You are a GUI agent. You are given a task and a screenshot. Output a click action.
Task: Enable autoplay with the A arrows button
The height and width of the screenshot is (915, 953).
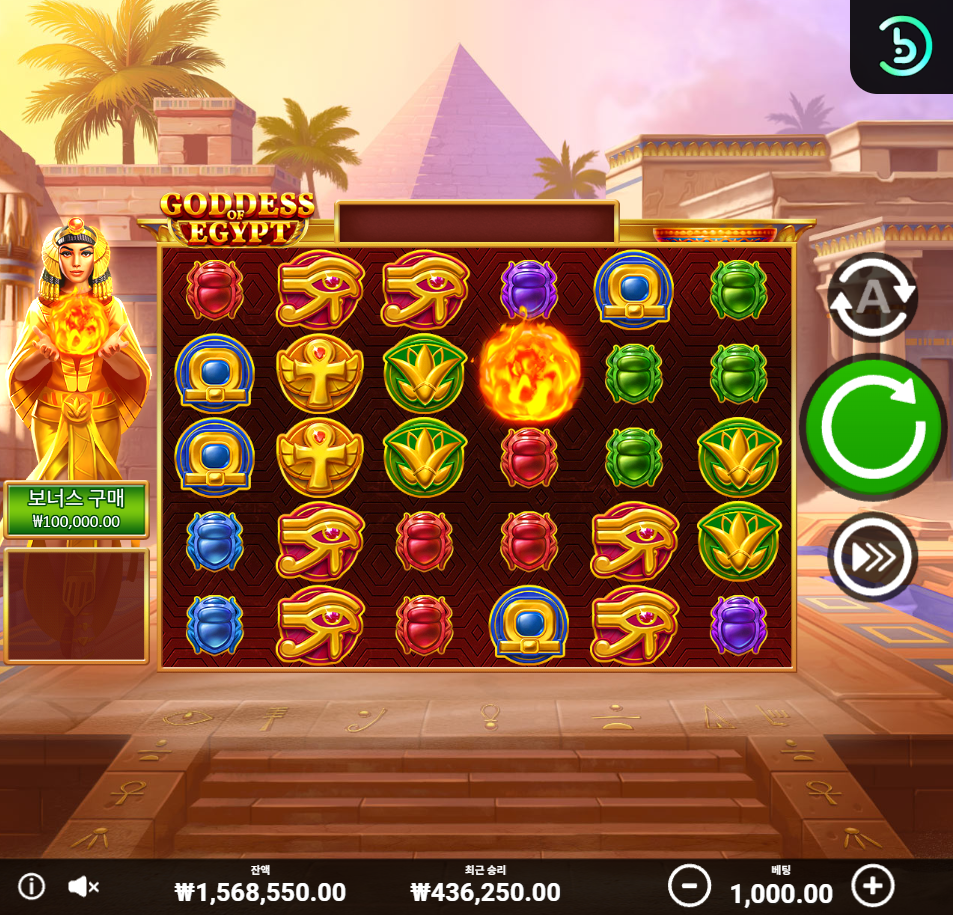[872, 297]
